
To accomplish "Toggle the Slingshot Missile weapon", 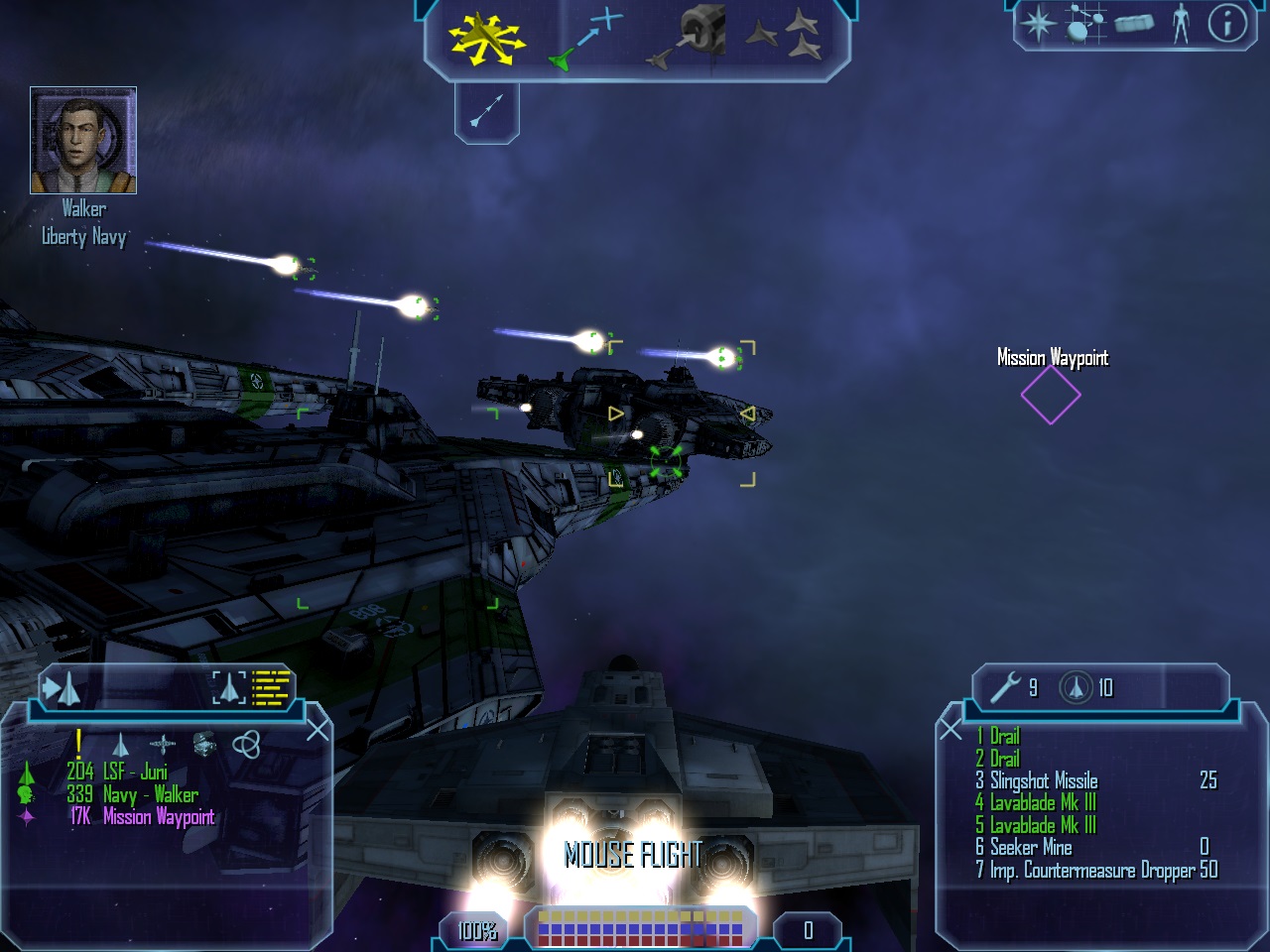I will click(x=1044, y=780).
